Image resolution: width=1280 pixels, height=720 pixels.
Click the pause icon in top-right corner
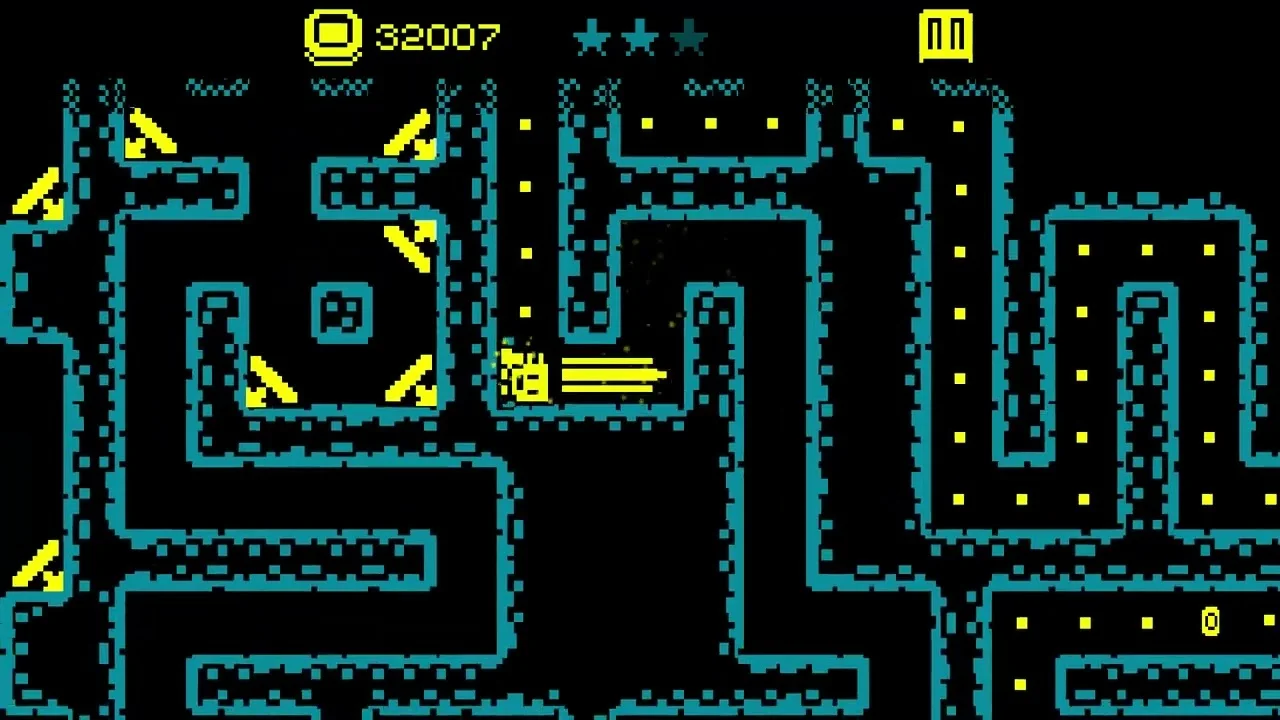[x=945, y=37]
